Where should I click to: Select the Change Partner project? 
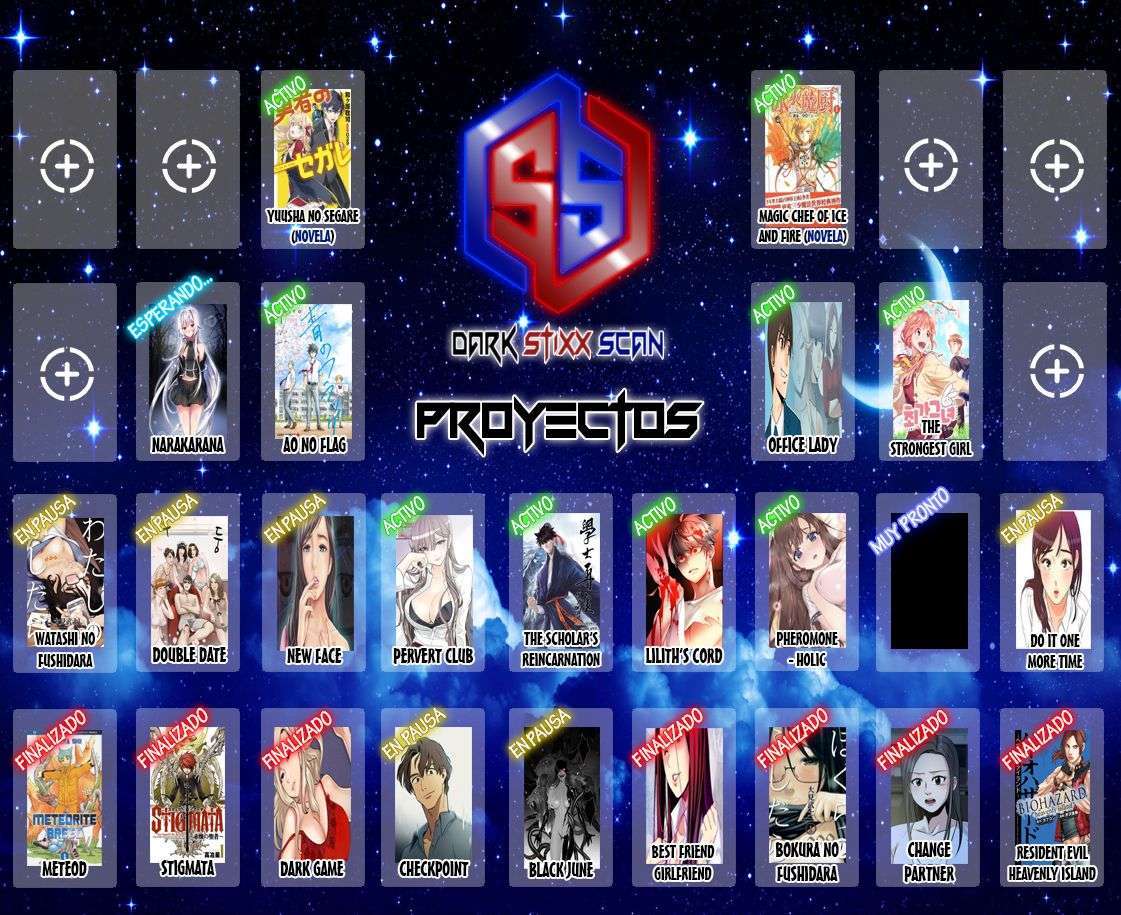929,797
